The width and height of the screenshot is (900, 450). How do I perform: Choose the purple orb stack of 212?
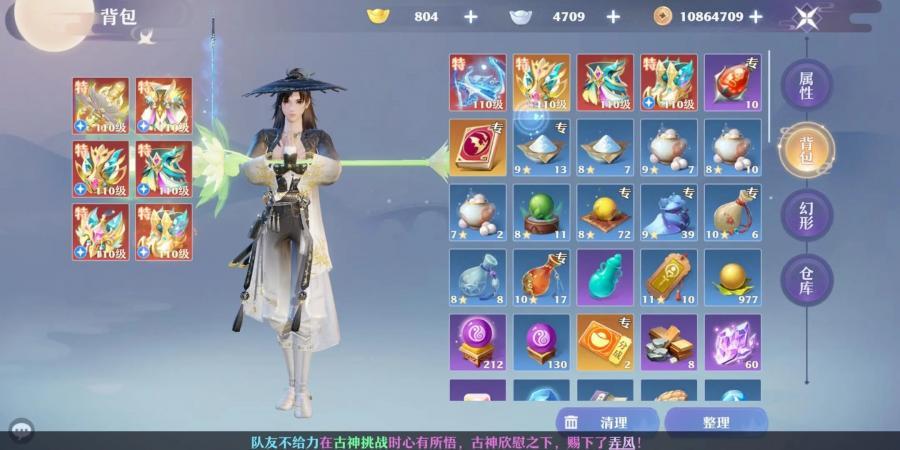(x=477, y=342)
